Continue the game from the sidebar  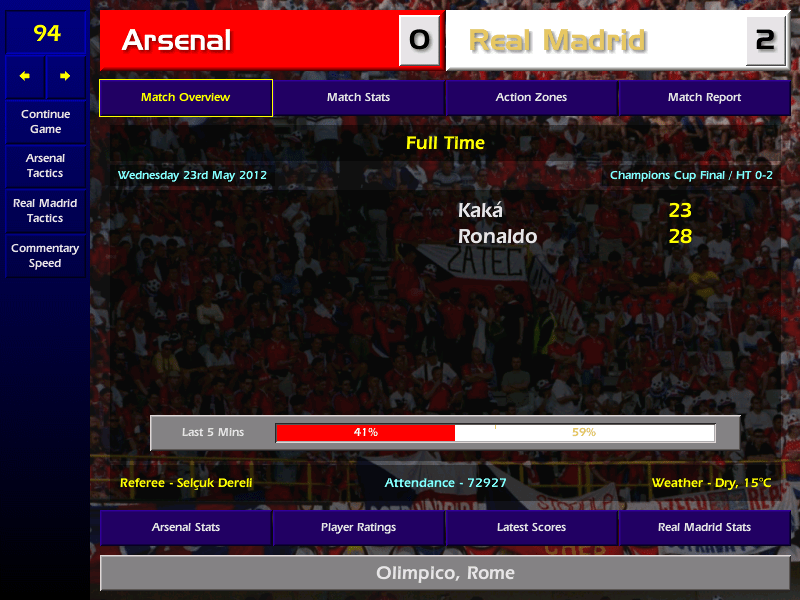click(x=45, y=122)
